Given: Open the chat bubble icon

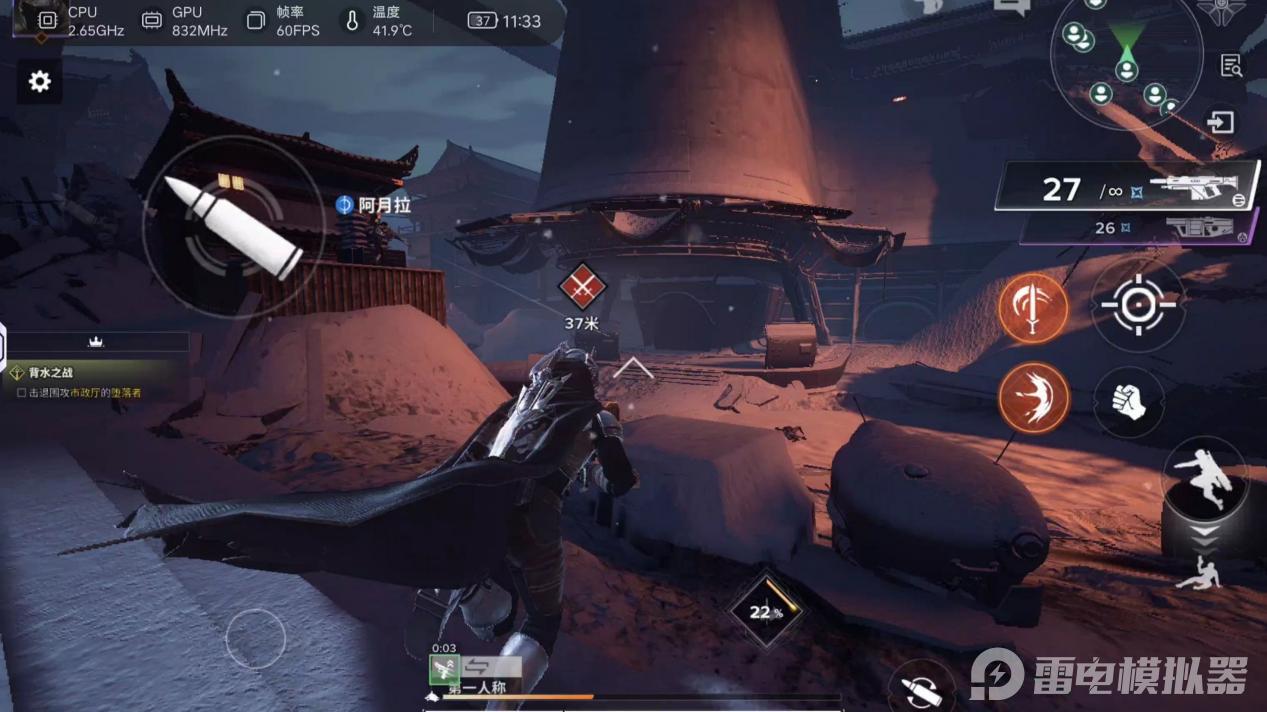Looking at the screenshot, I should [x=1012, y=6].
